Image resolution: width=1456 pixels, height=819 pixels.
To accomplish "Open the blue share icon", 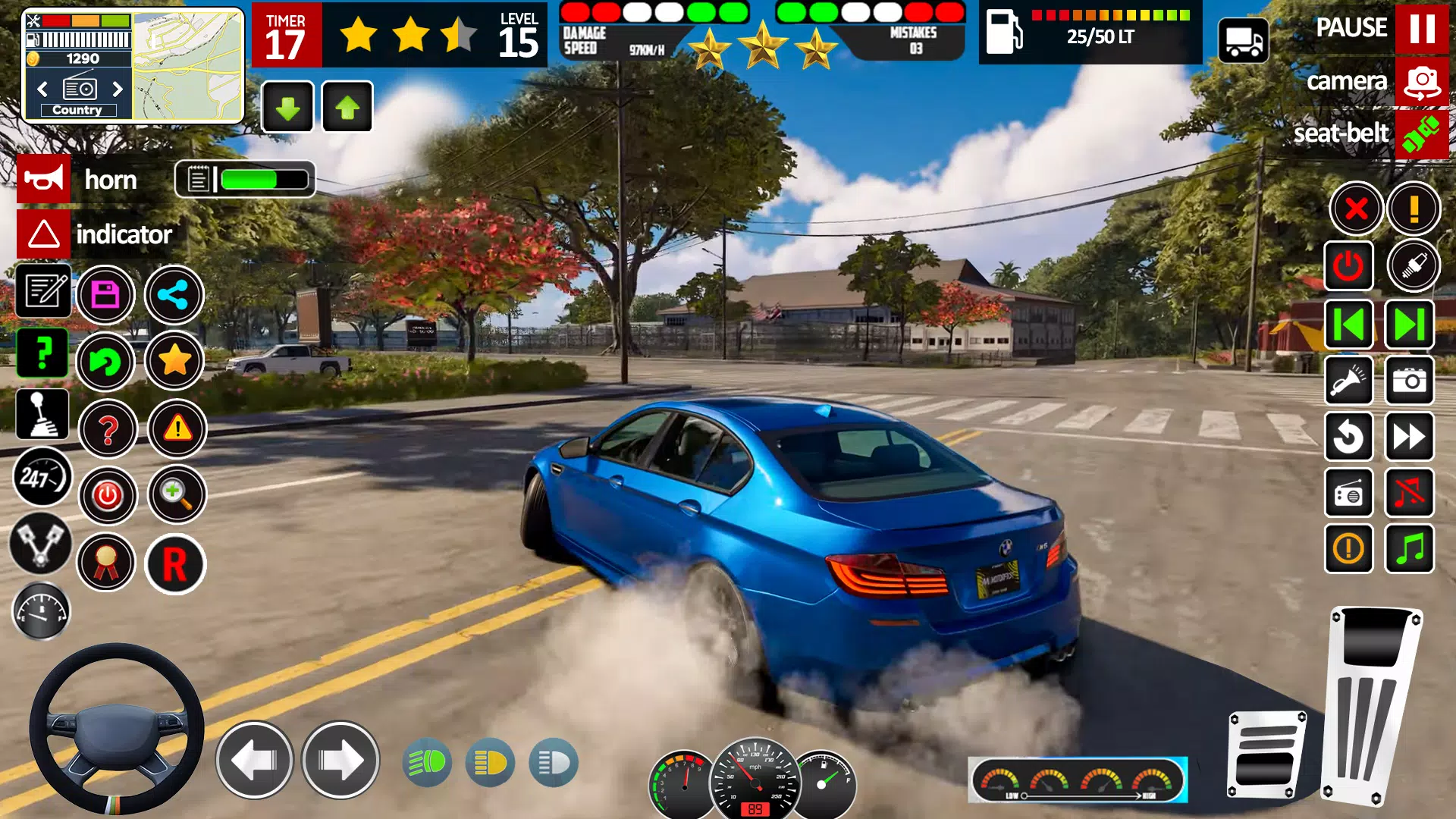I will pos(174,295).
